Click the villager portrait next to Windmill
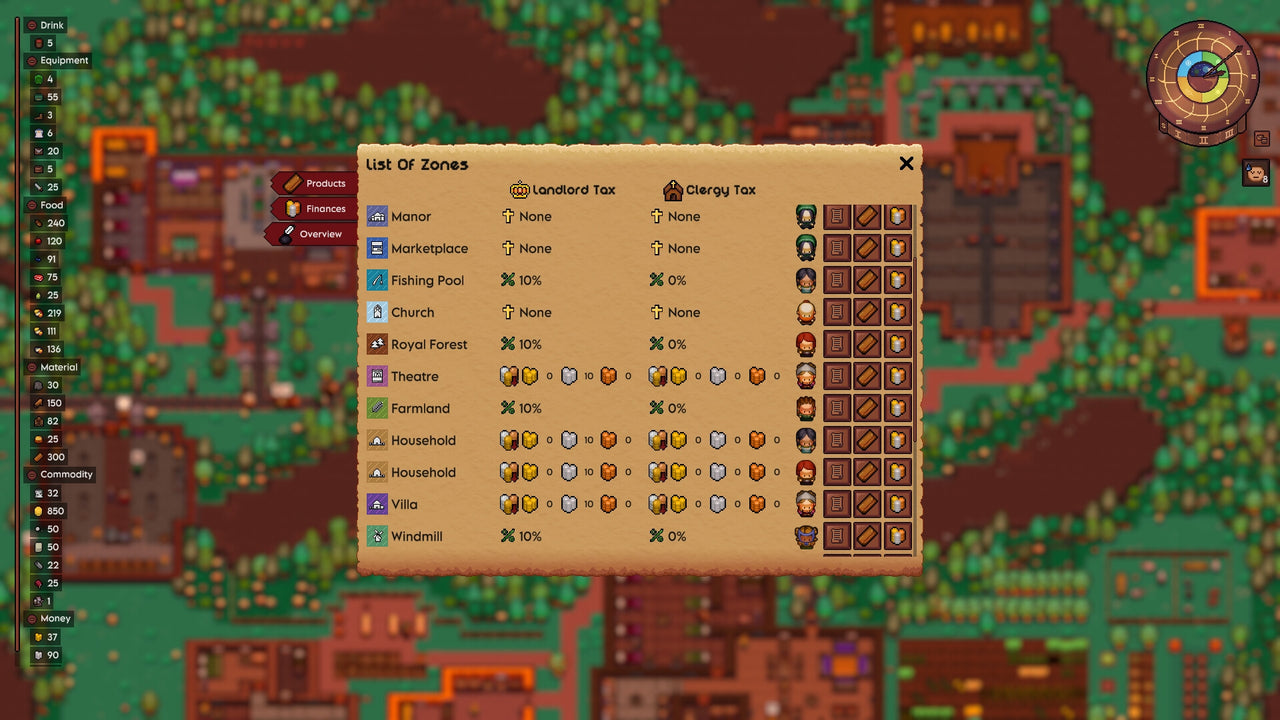The height and width of the screenshot is (720, 1280). 805,536
